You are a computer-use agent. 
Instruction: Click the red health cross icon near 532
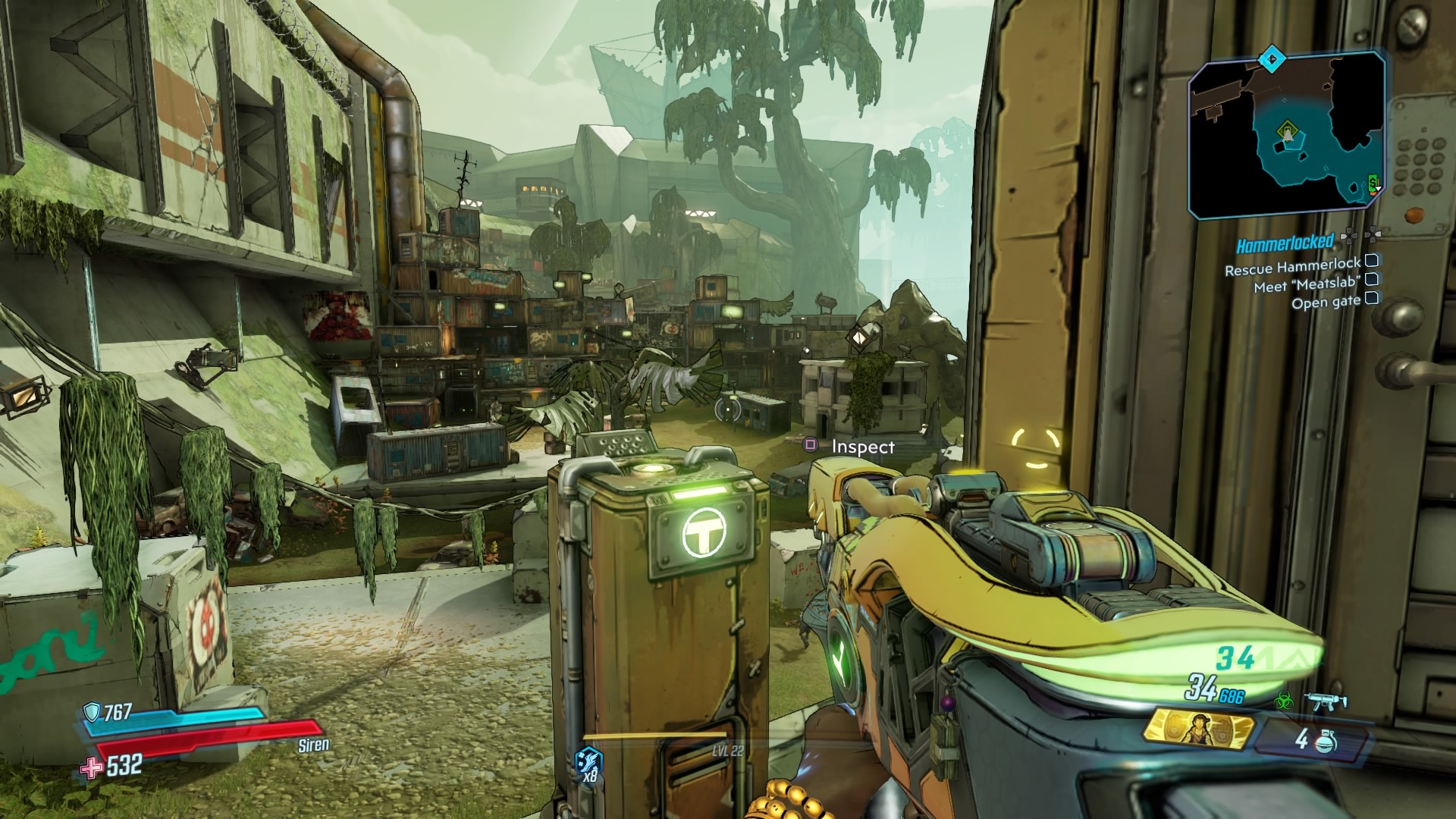(91, 767)
